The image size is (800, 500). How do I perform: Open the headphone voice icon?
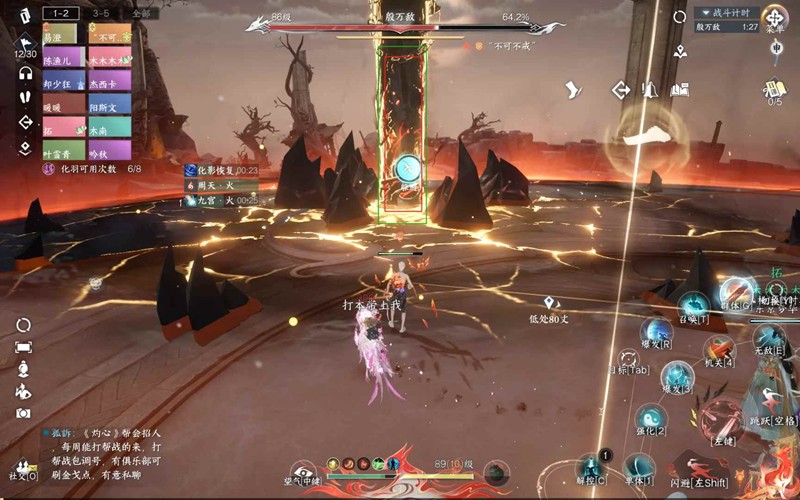tap(25, 73)
